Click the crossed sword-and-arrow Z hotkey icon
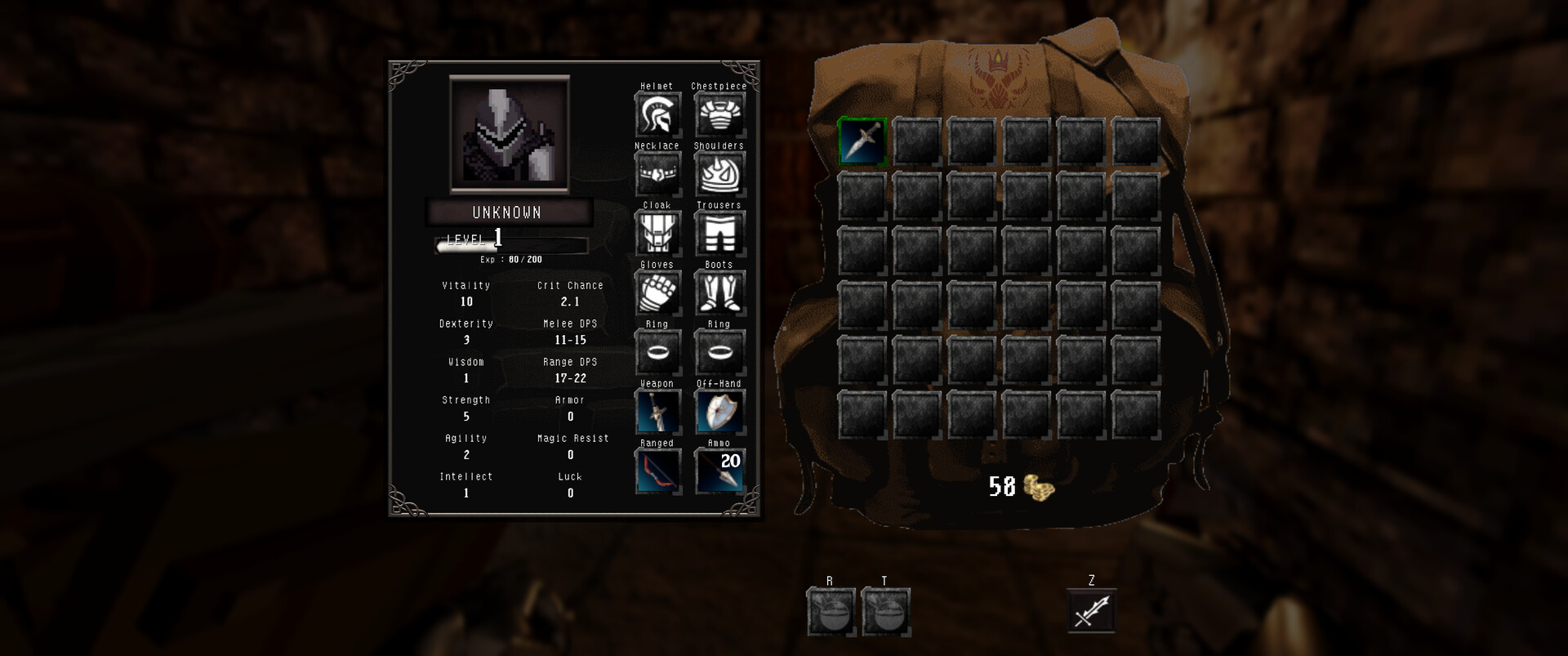 (1093, 611)
